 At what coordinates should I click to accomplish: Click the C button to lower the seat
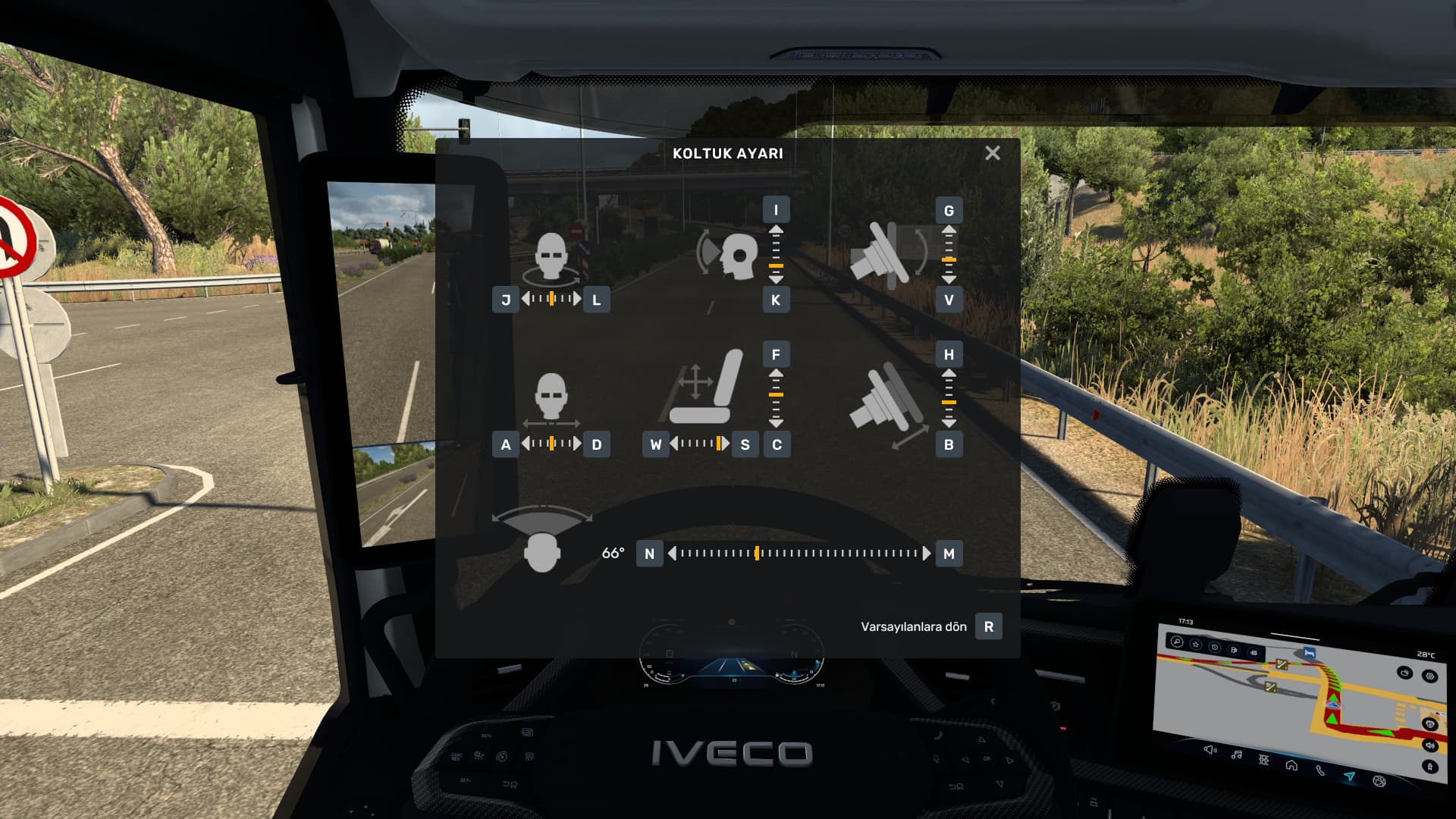pos(777,444)
